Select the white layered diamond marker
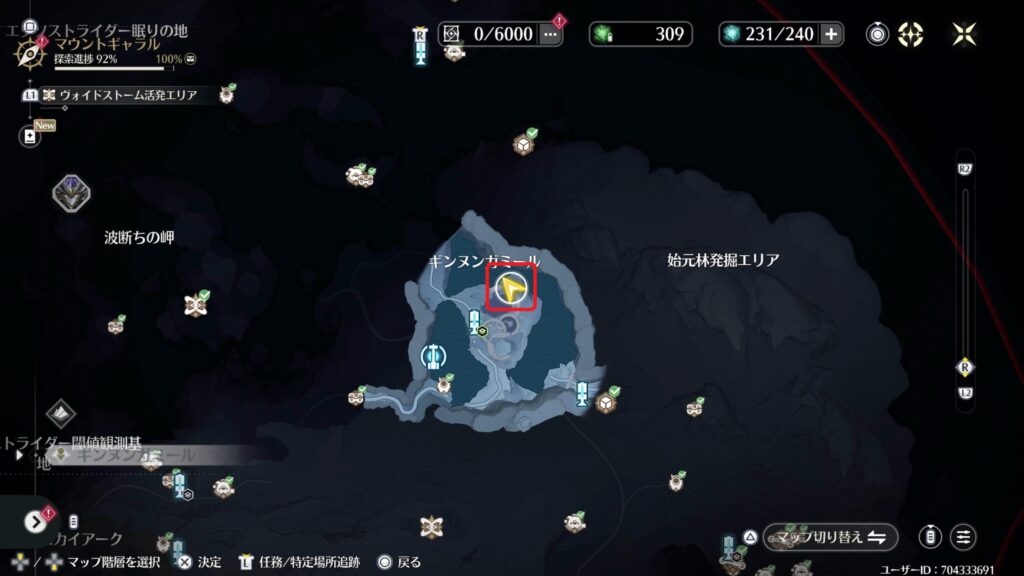1024x576 pixels. point(60,413)
